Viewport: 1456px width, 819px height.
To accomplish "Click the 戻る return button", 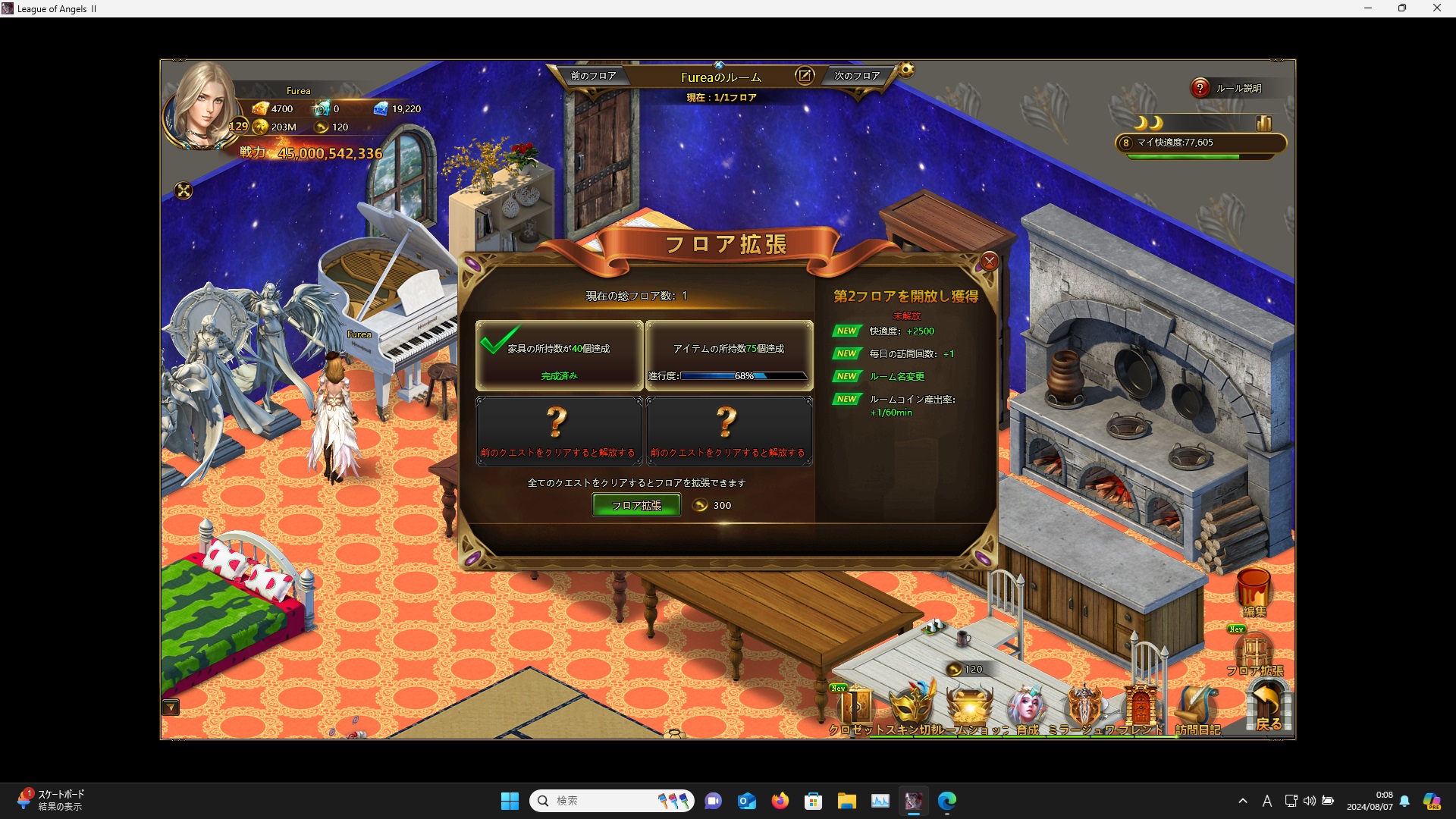I will [1268, 707].
